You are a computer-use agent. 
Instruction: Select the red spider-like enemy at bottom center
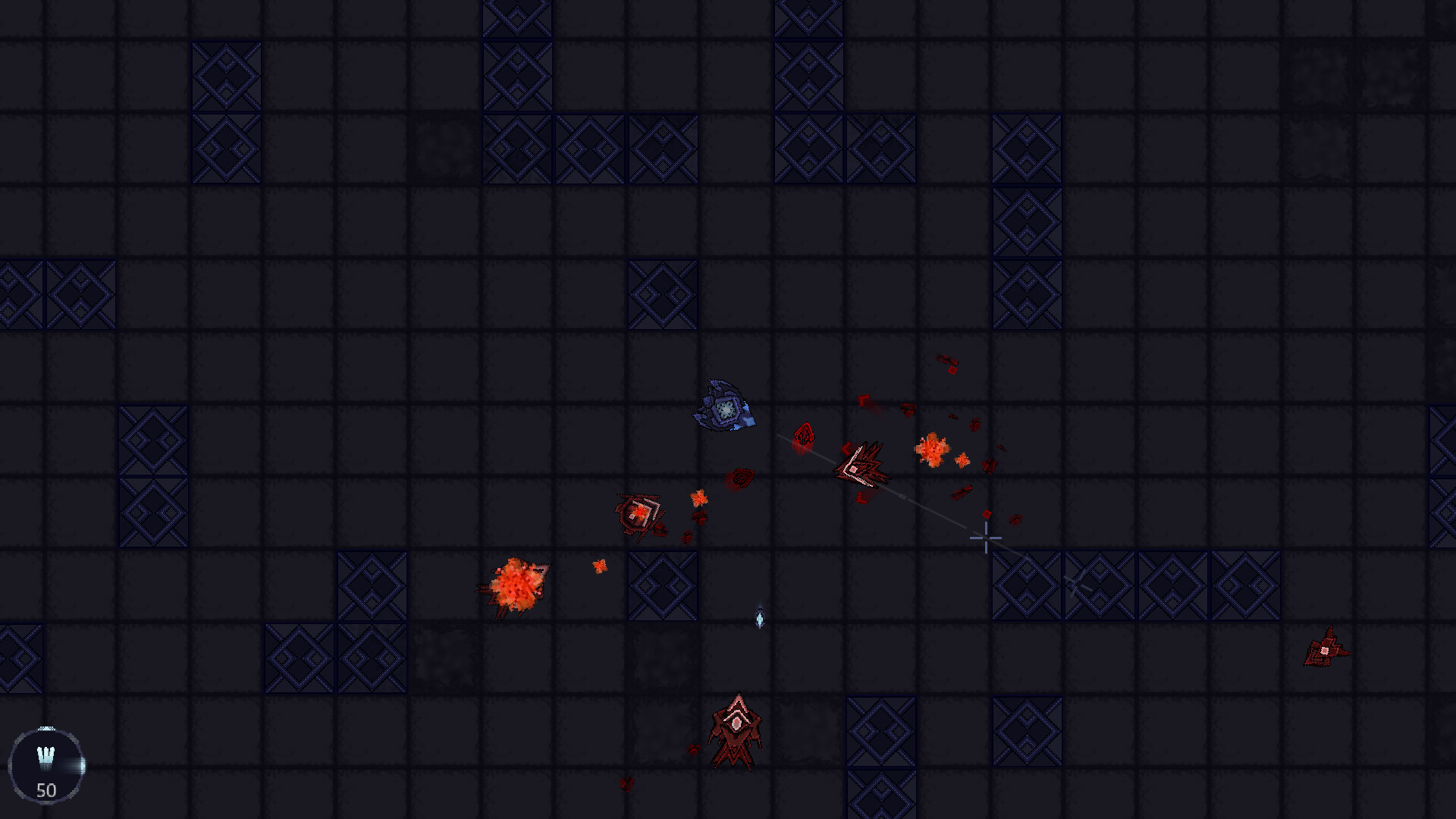[x=737, y=733]
